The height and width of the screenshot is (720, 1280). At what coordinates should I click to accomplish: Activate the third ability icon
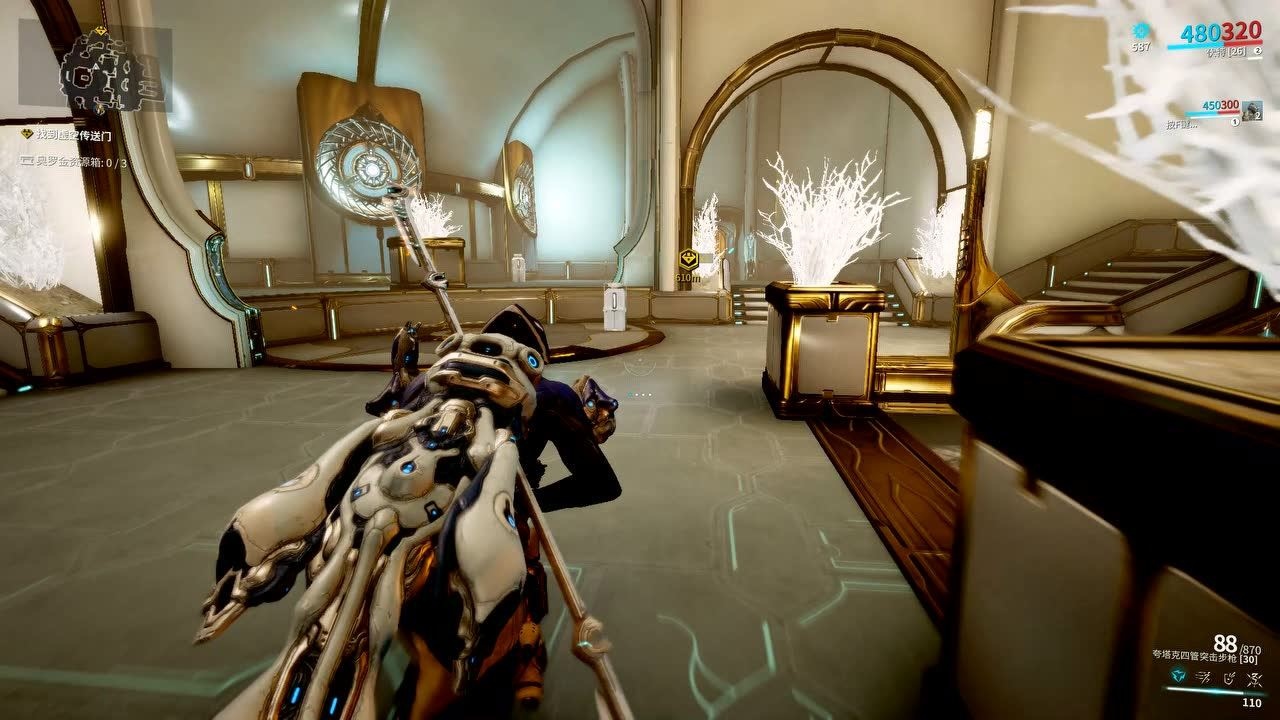[1229, 679]
